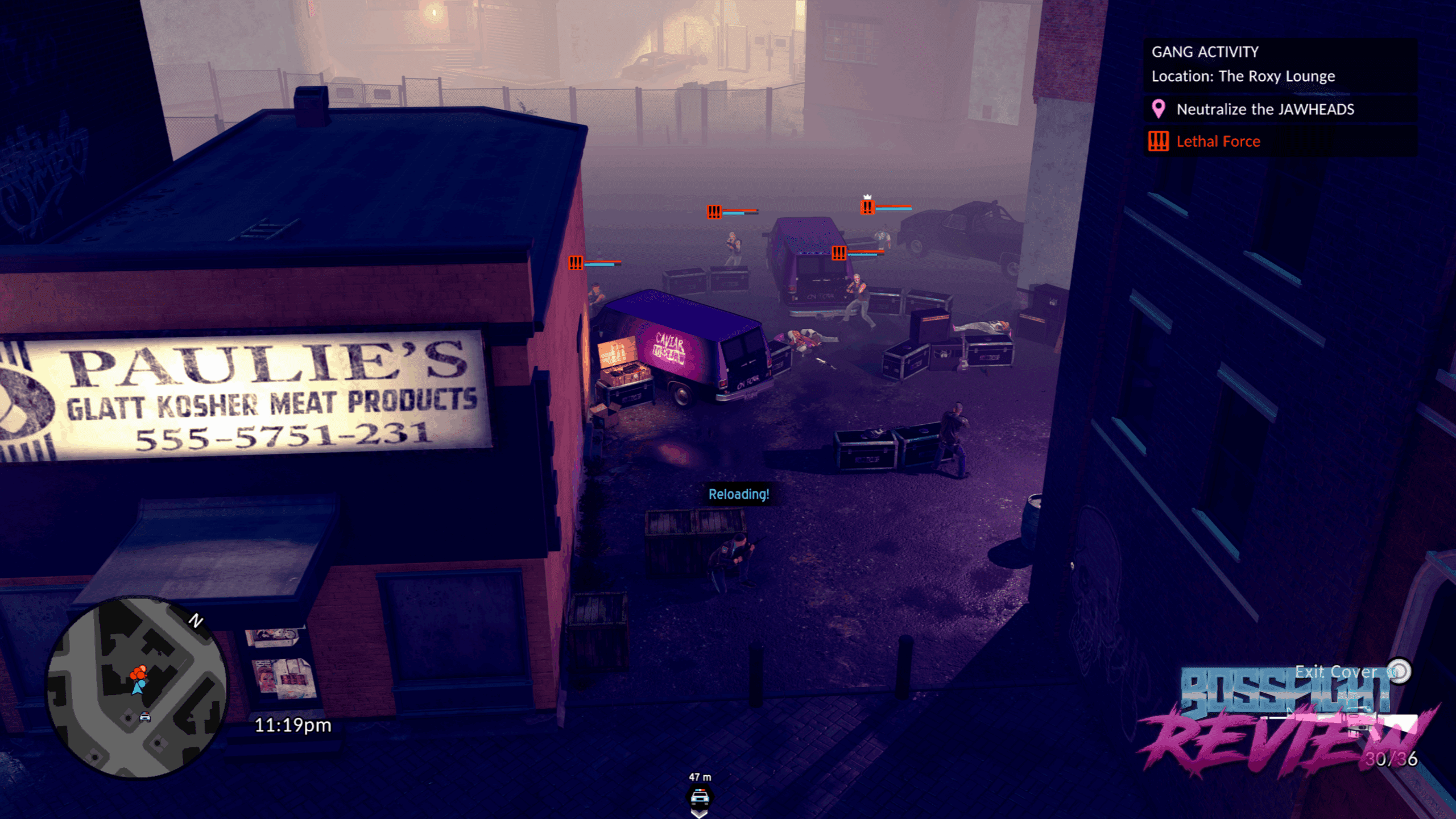
Task: Click the police car distance marker
Action: pyautogui.click(x=700, y=796)
